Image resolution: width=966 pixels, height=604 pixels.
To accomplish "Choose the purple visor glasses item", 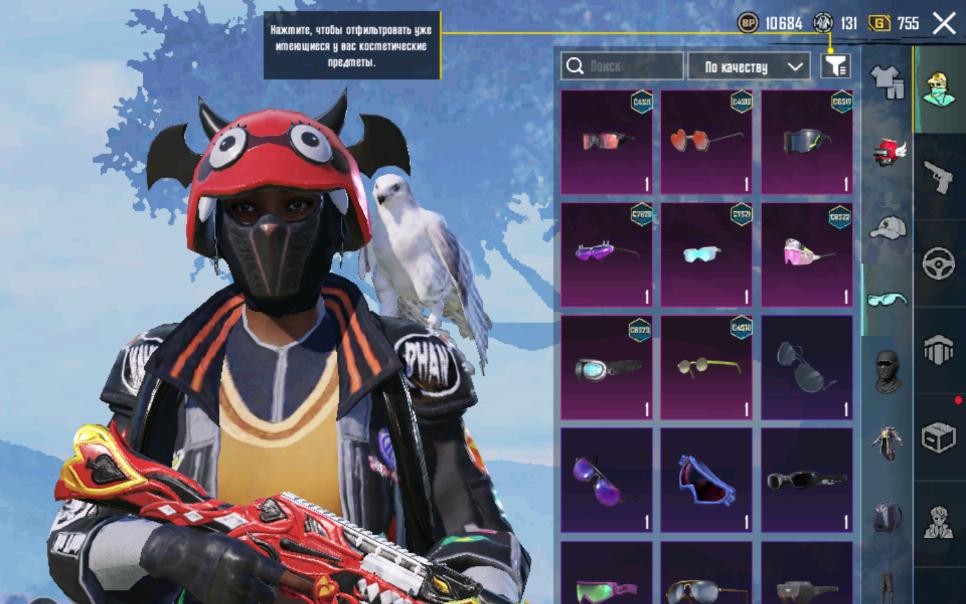I will (x=606, y=254).
